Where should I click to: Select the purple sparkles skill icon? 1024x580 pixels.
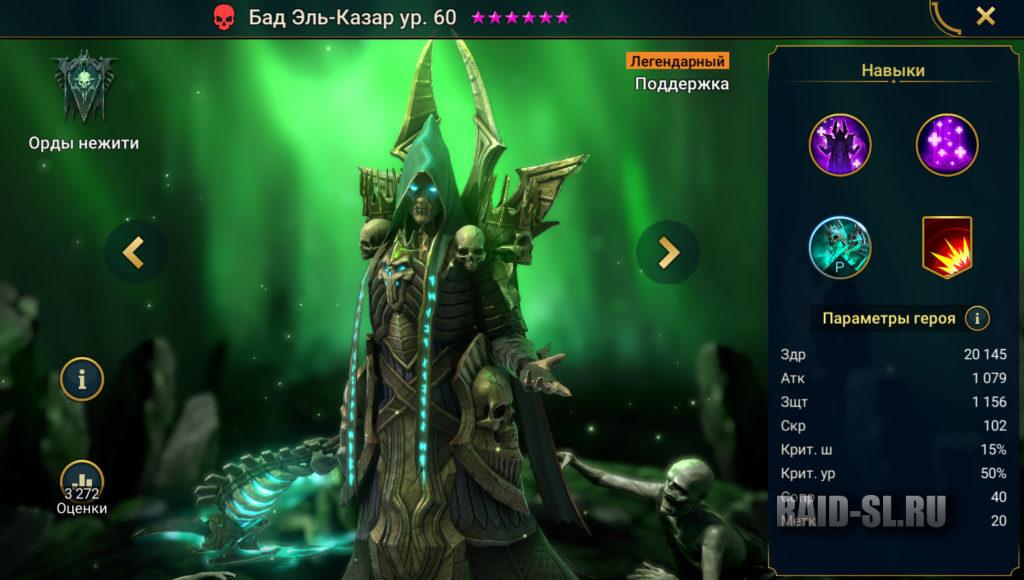click(x=946, y=144)
